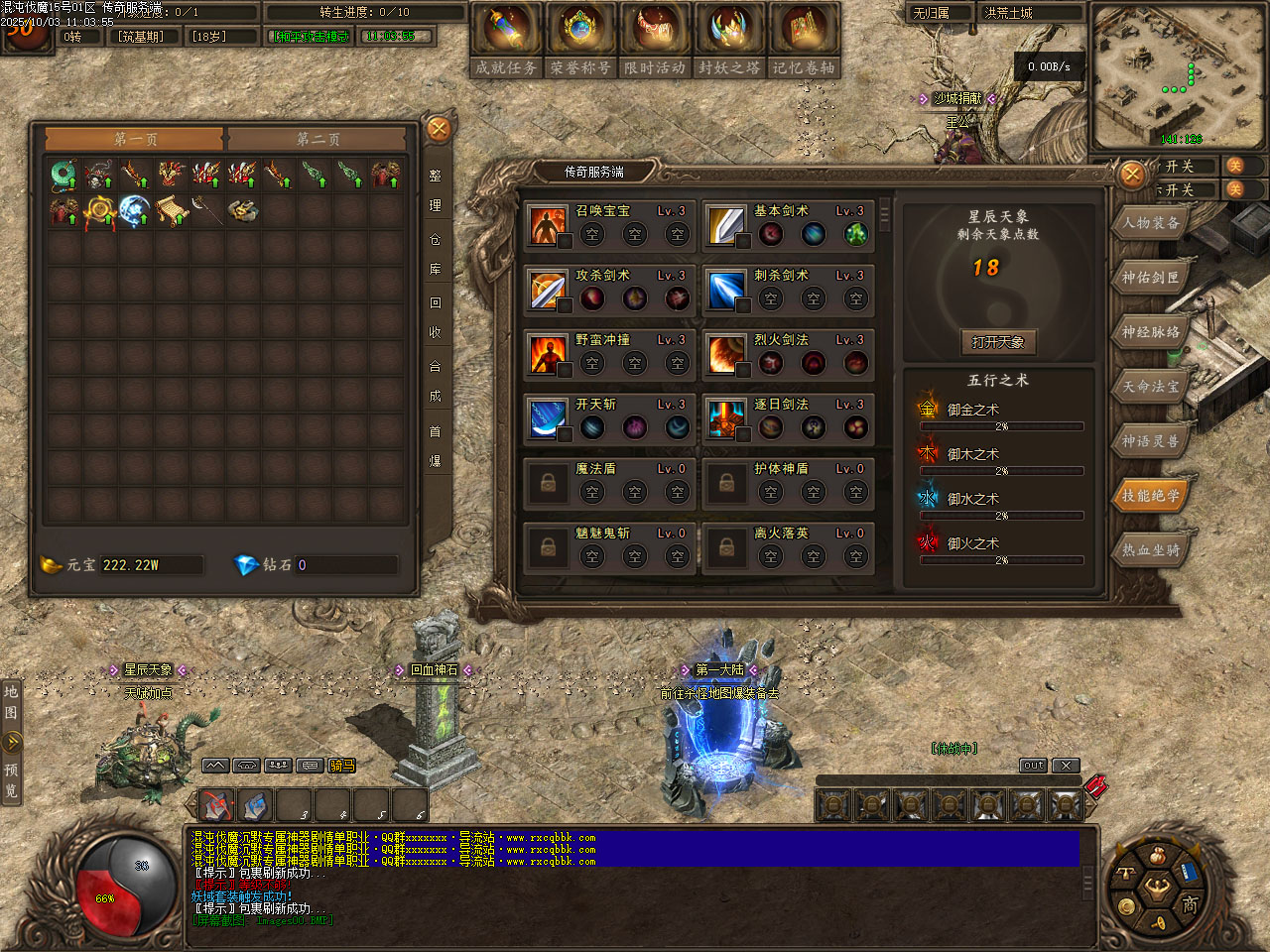
Task: Select the 御金之术 element entry
Action: point(972,410)
